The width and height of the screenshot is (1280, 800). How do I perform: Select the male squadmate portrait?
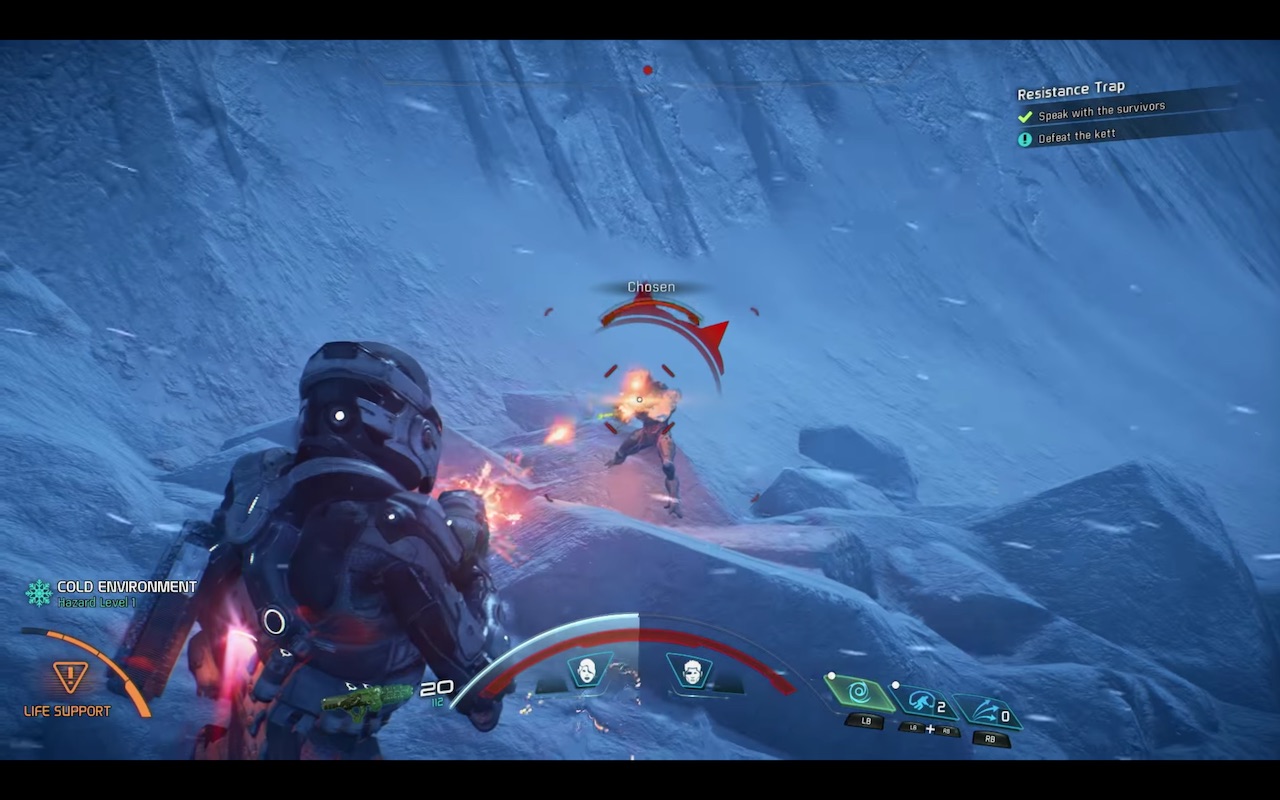[x=689, y=670]
